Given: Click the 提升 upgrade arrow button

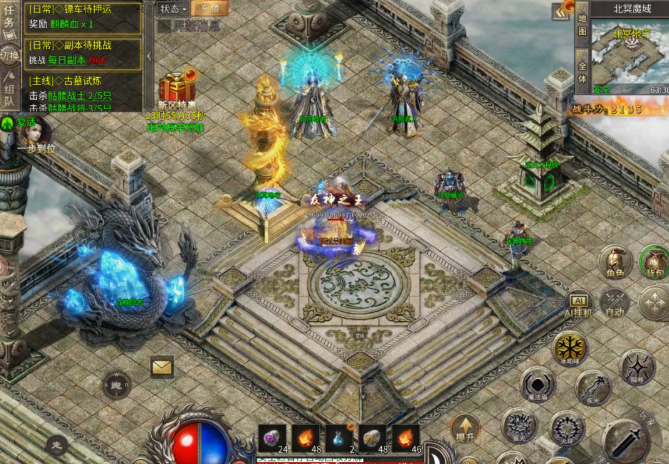Looking at the screenshot, I should point(461,428).
